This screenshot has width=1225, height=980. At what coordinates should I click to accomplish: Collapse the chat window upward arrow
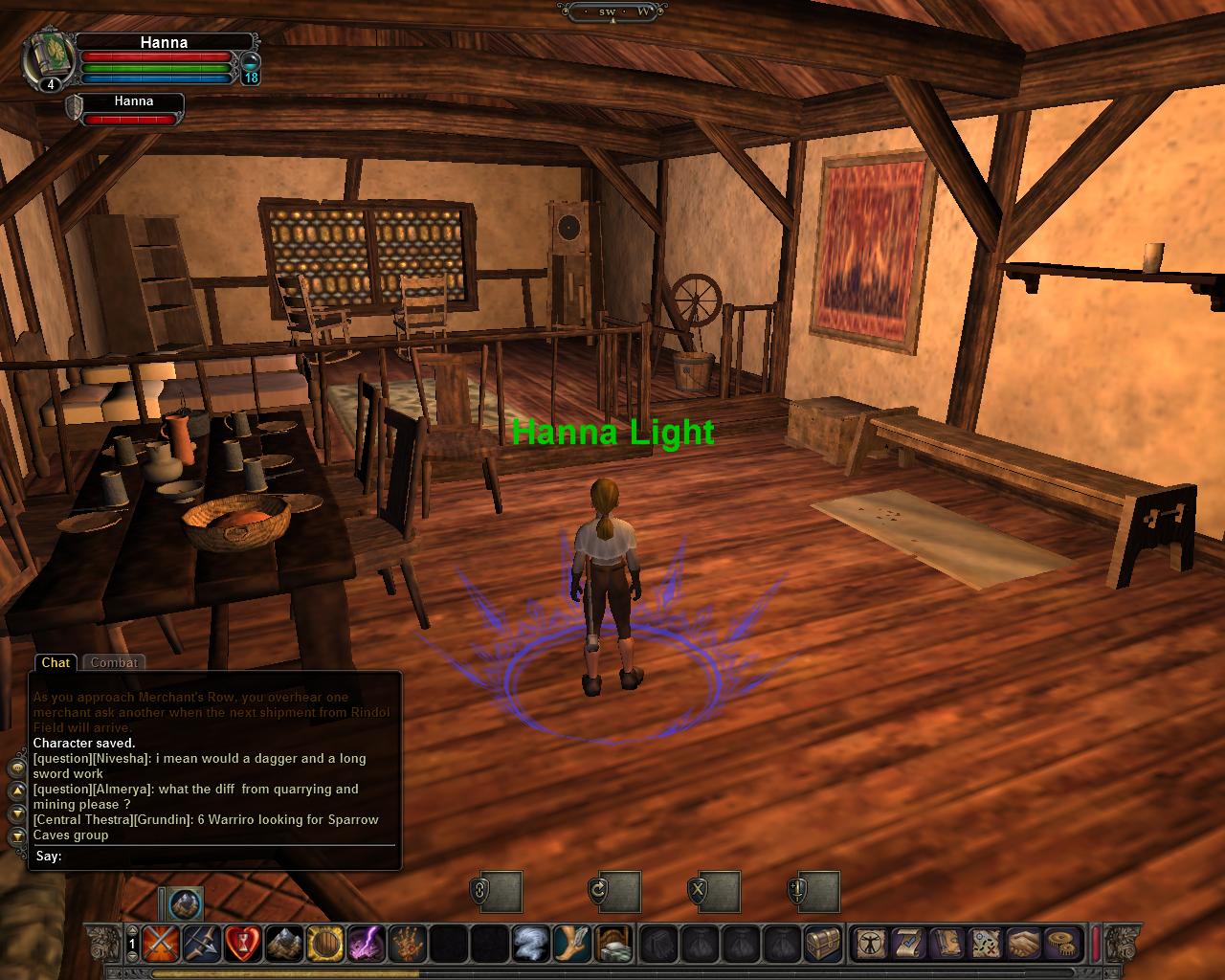[x=15, y=791]
